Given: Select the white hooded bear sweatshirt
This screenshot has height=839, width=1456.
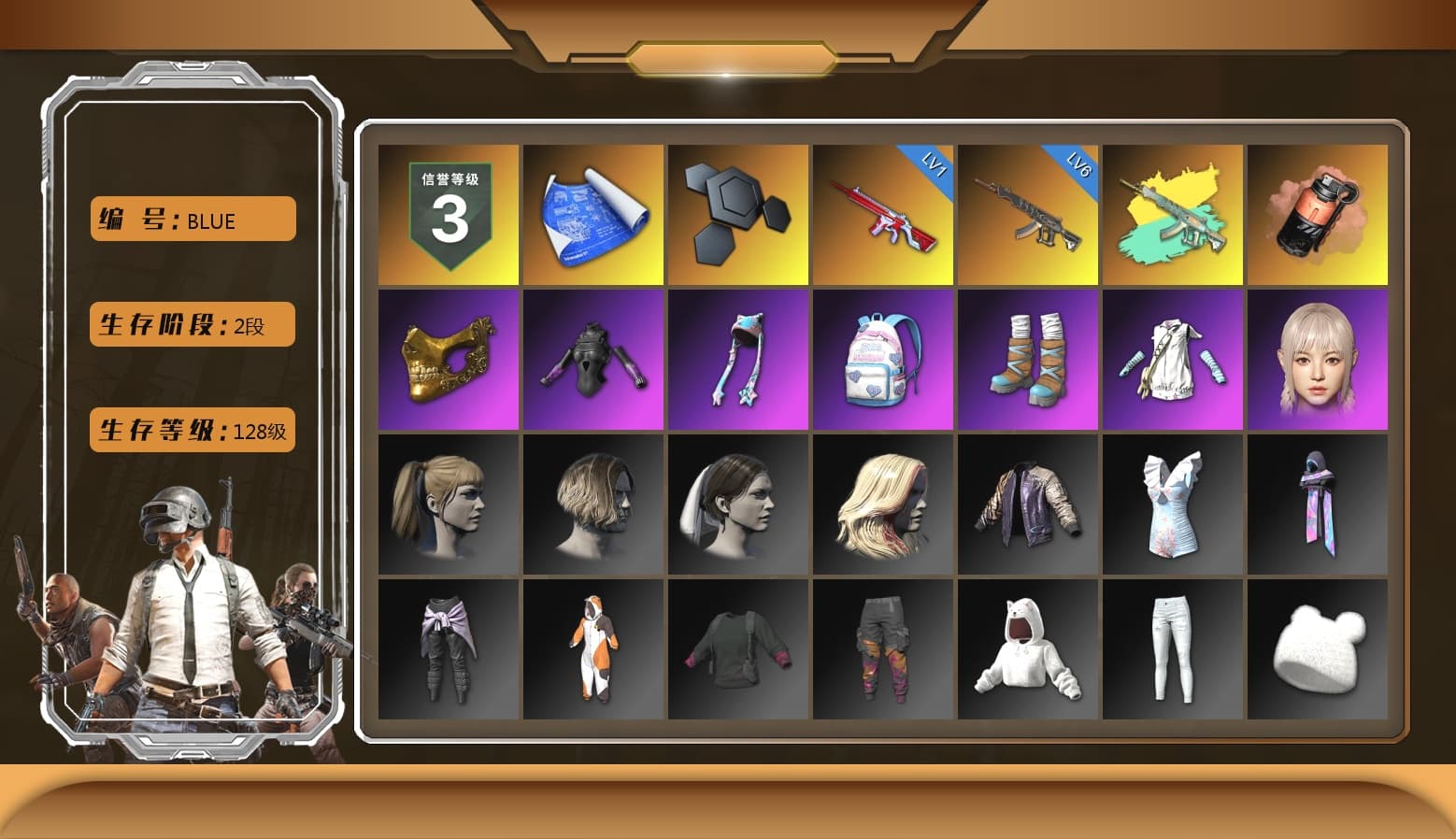Looking at the screenshot, I should click(x=1028, y=649).
